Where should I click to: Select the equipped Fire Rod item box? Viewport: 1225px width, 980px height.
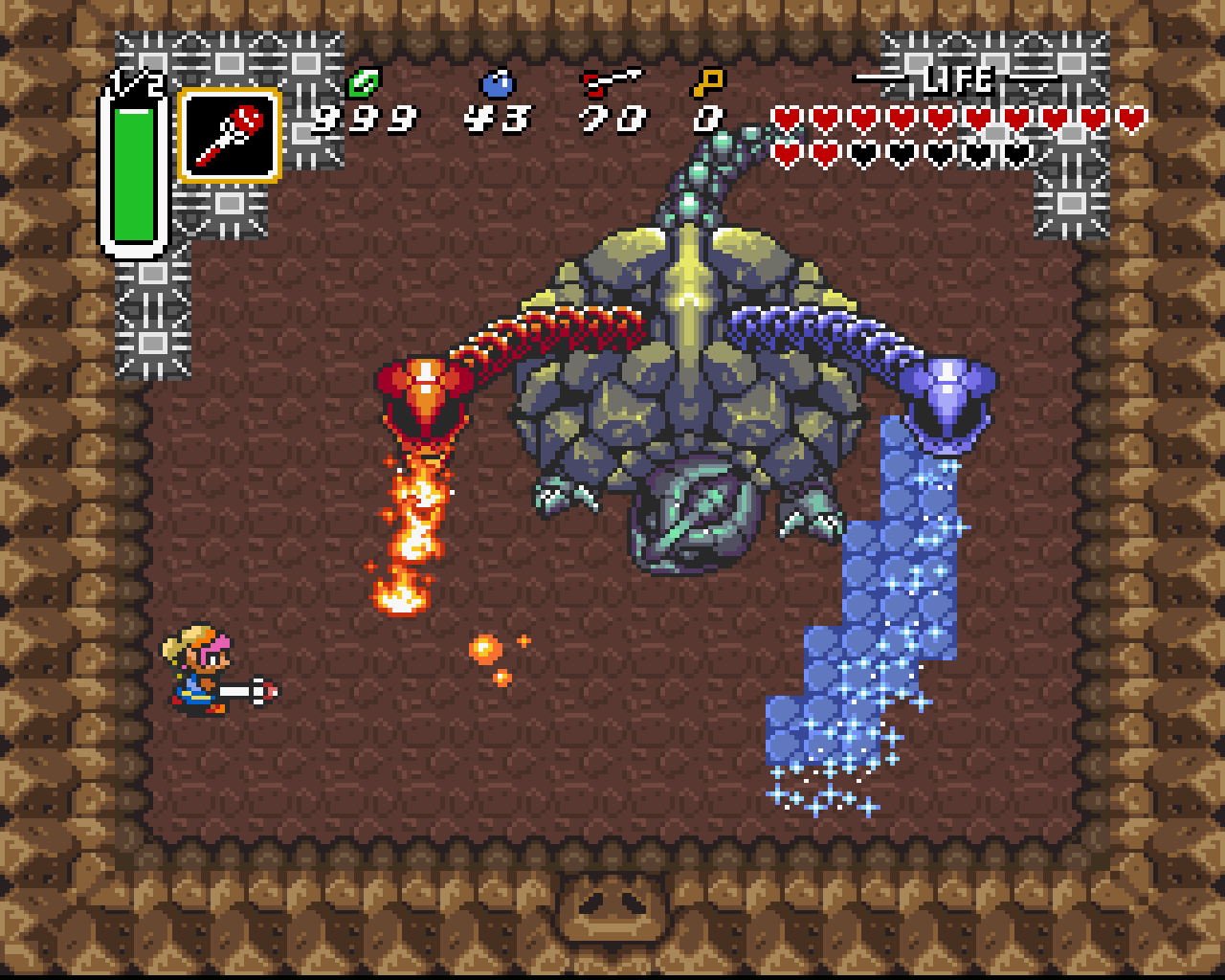pyautogui.click(x=230, y=135)
